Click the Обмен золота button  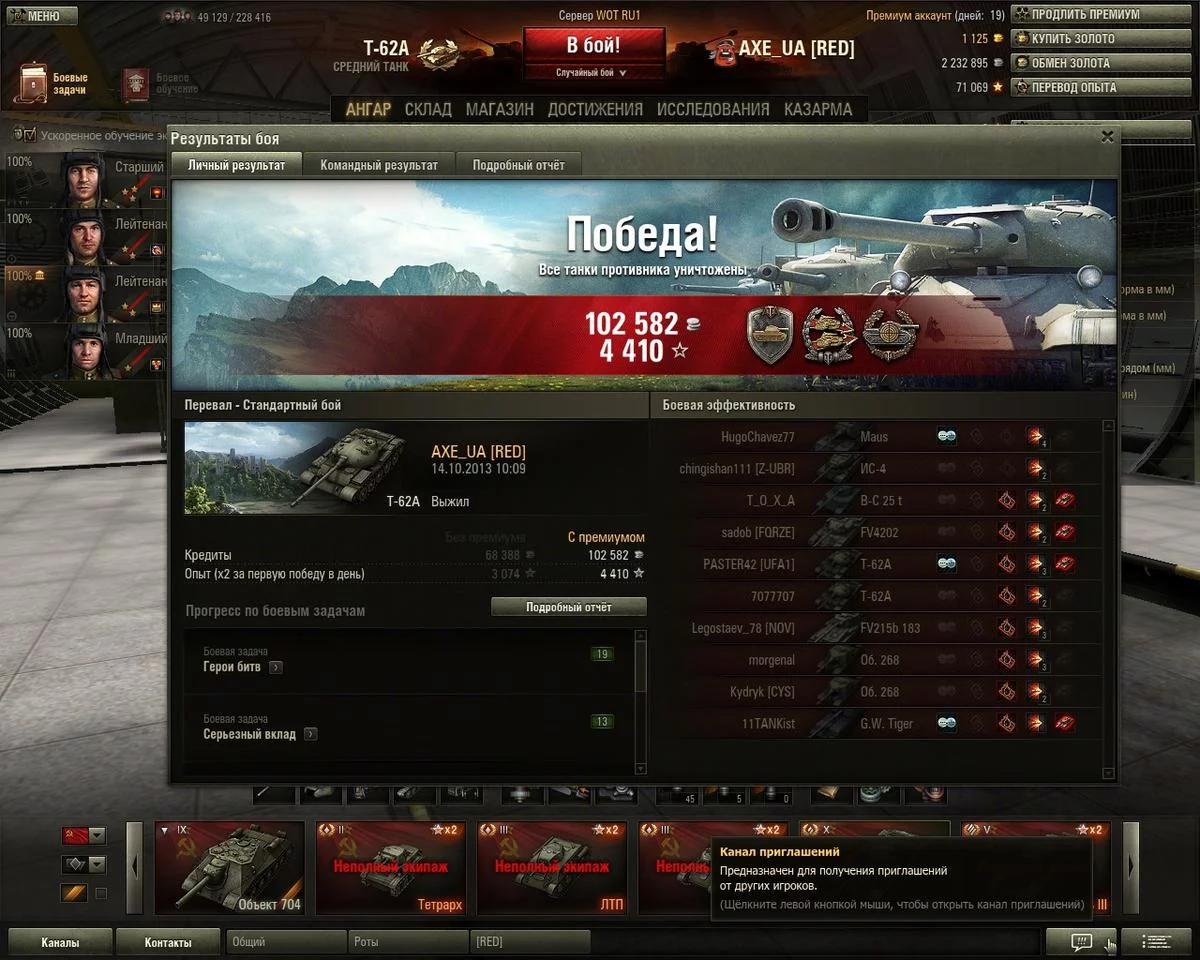point(1076,63)
